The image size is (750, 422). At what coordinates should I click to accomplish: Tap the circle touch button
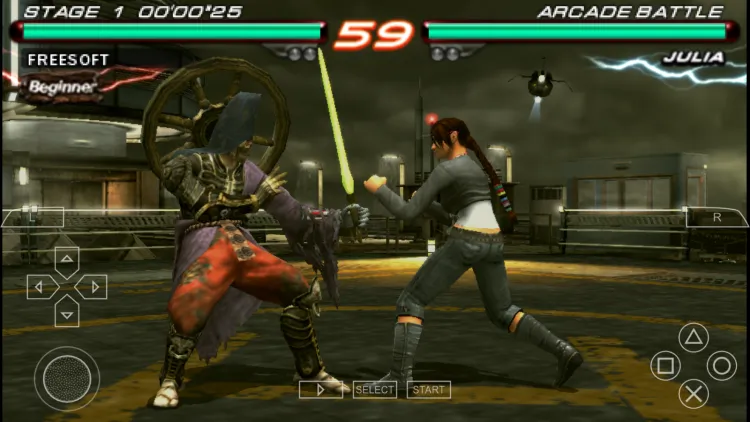721,365
